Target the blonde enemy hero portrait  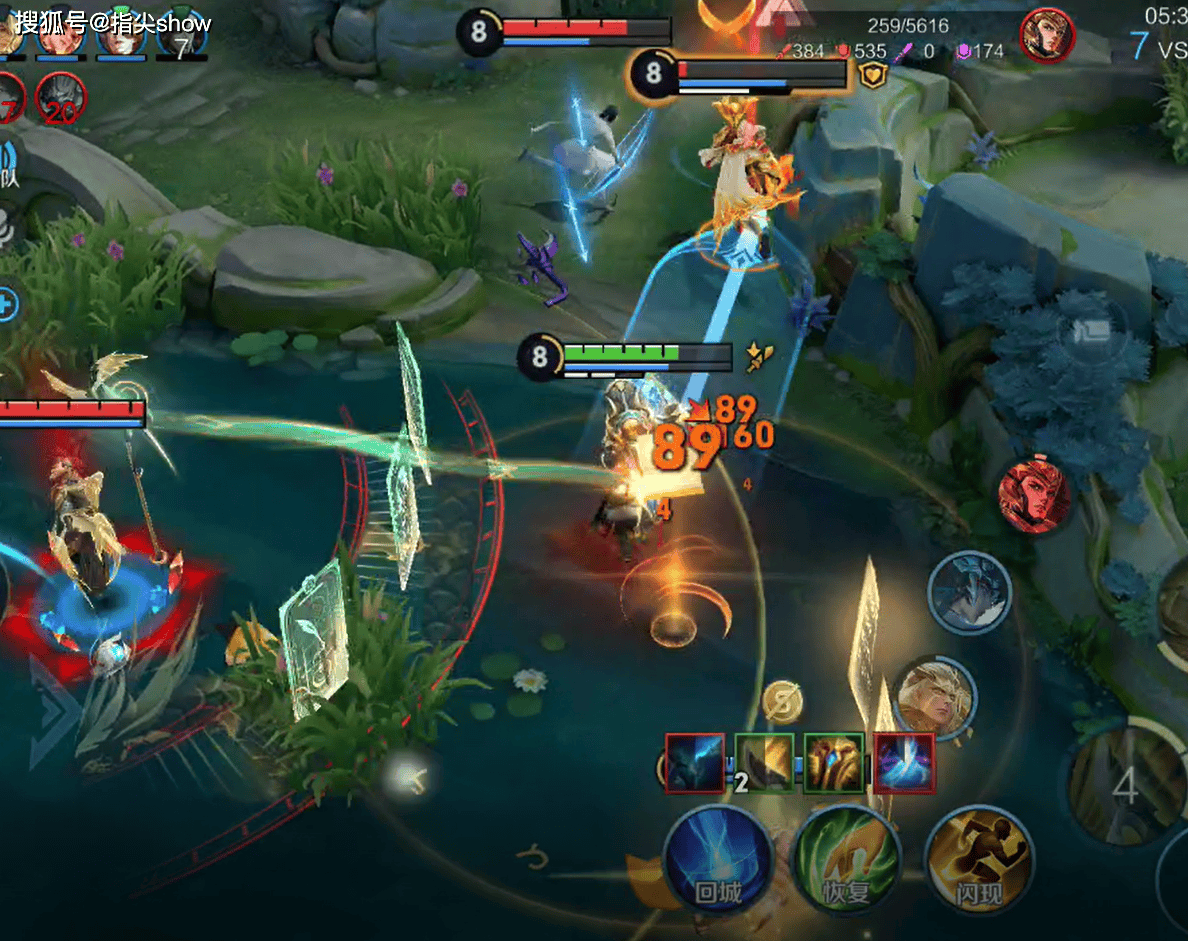(936, 696)
